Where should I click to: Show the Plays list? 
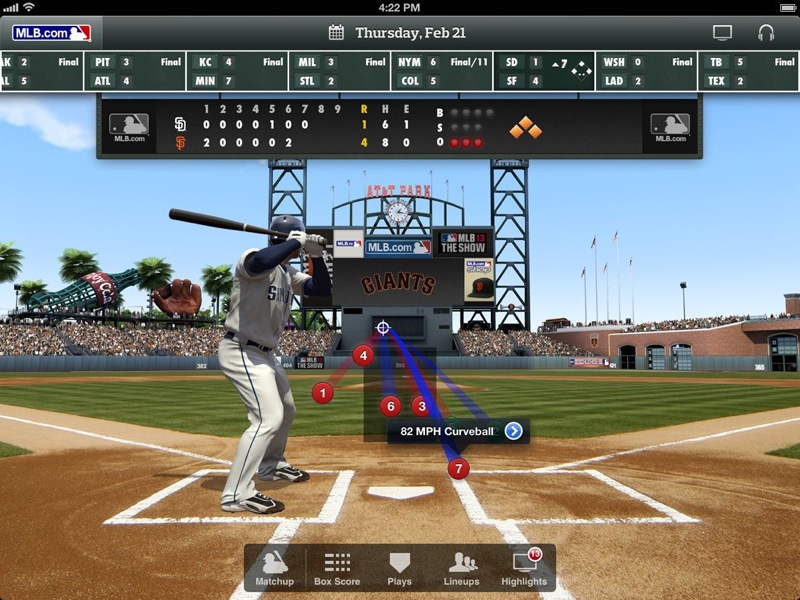pyautogui.click(x=399, y=569)
